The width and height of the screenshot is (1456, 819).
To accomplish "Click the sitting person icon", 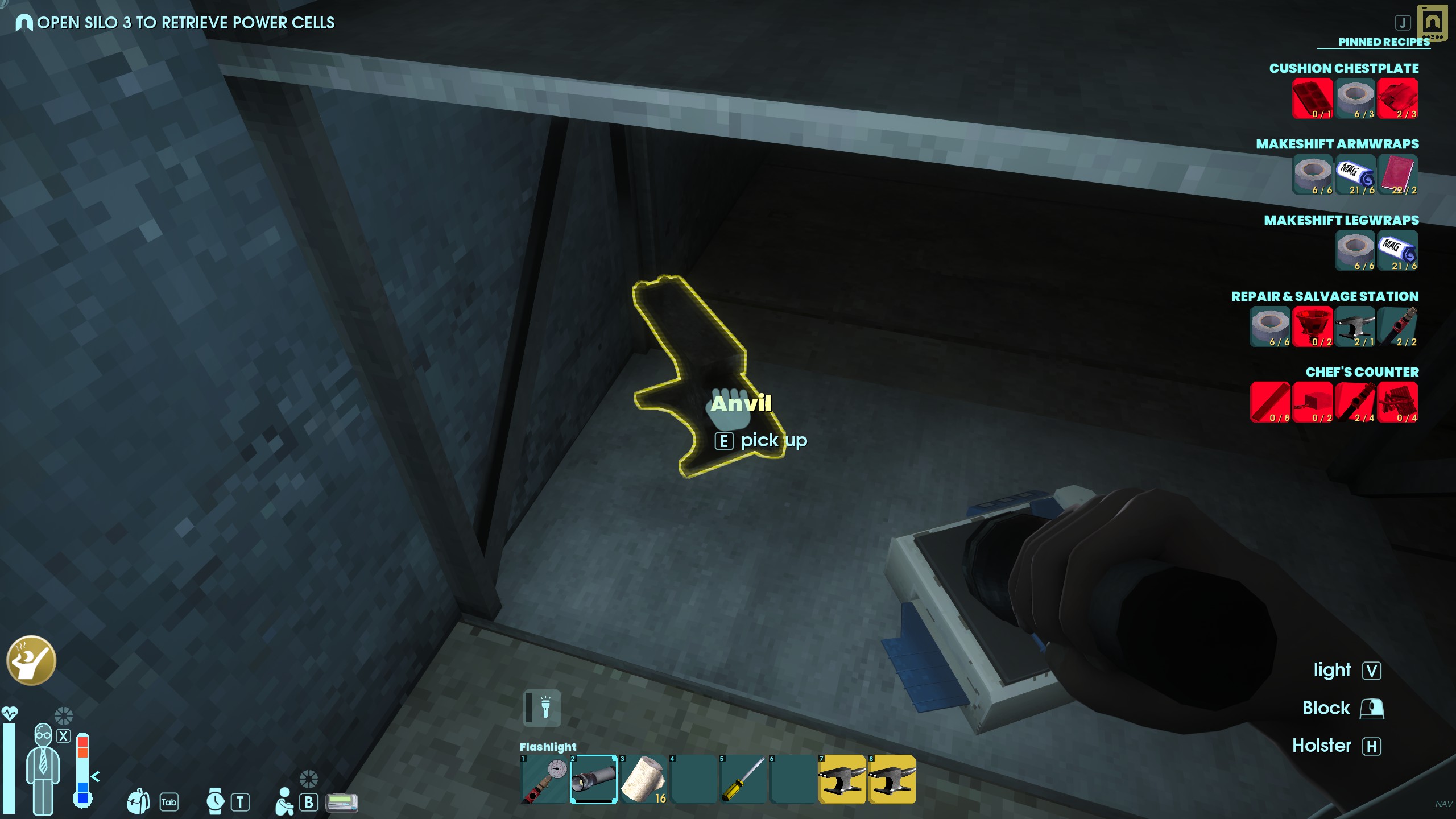I will point(284,801).
